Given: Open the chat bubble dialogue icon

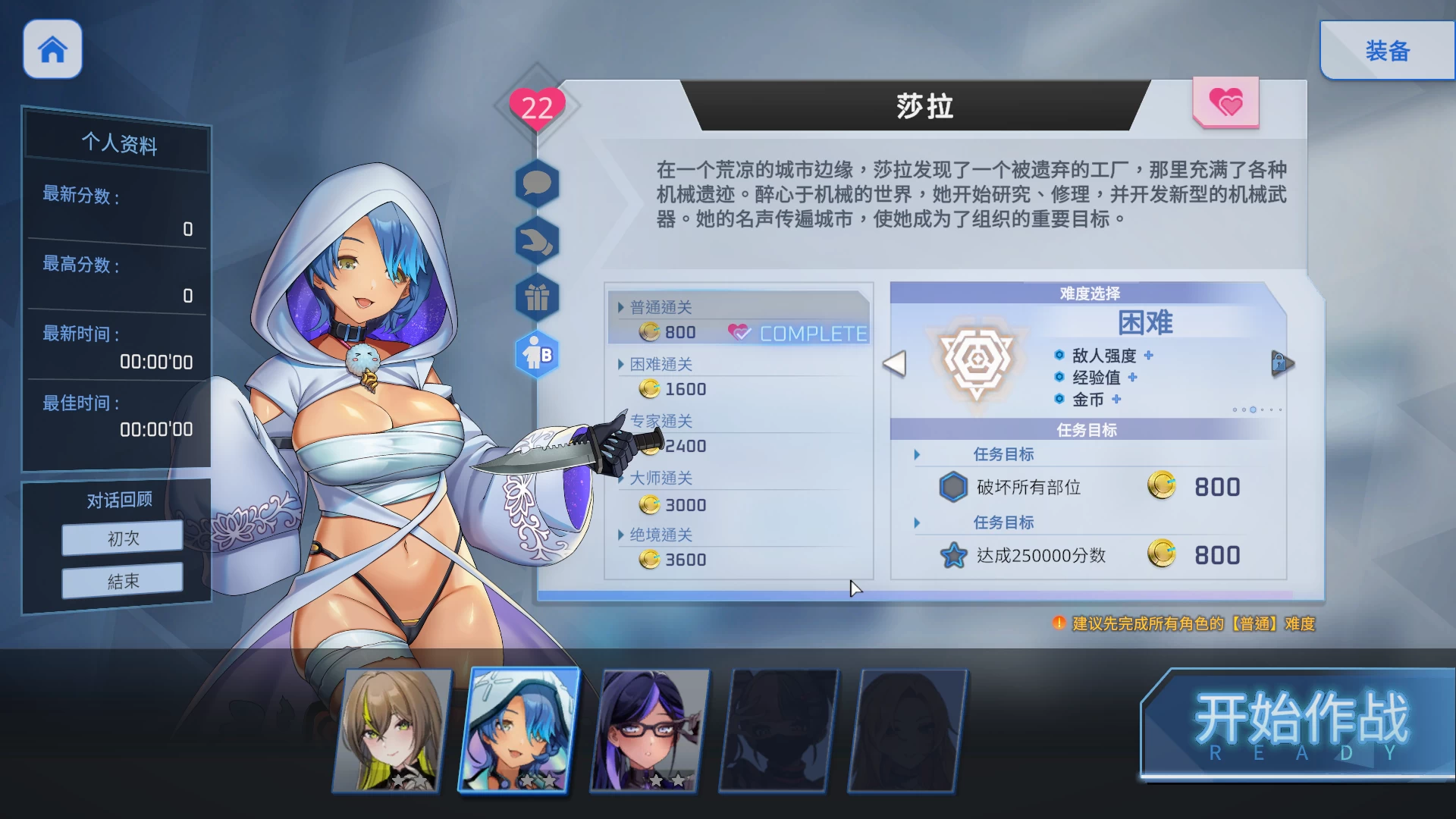Looking at the screenshot, I should point(538,183).
